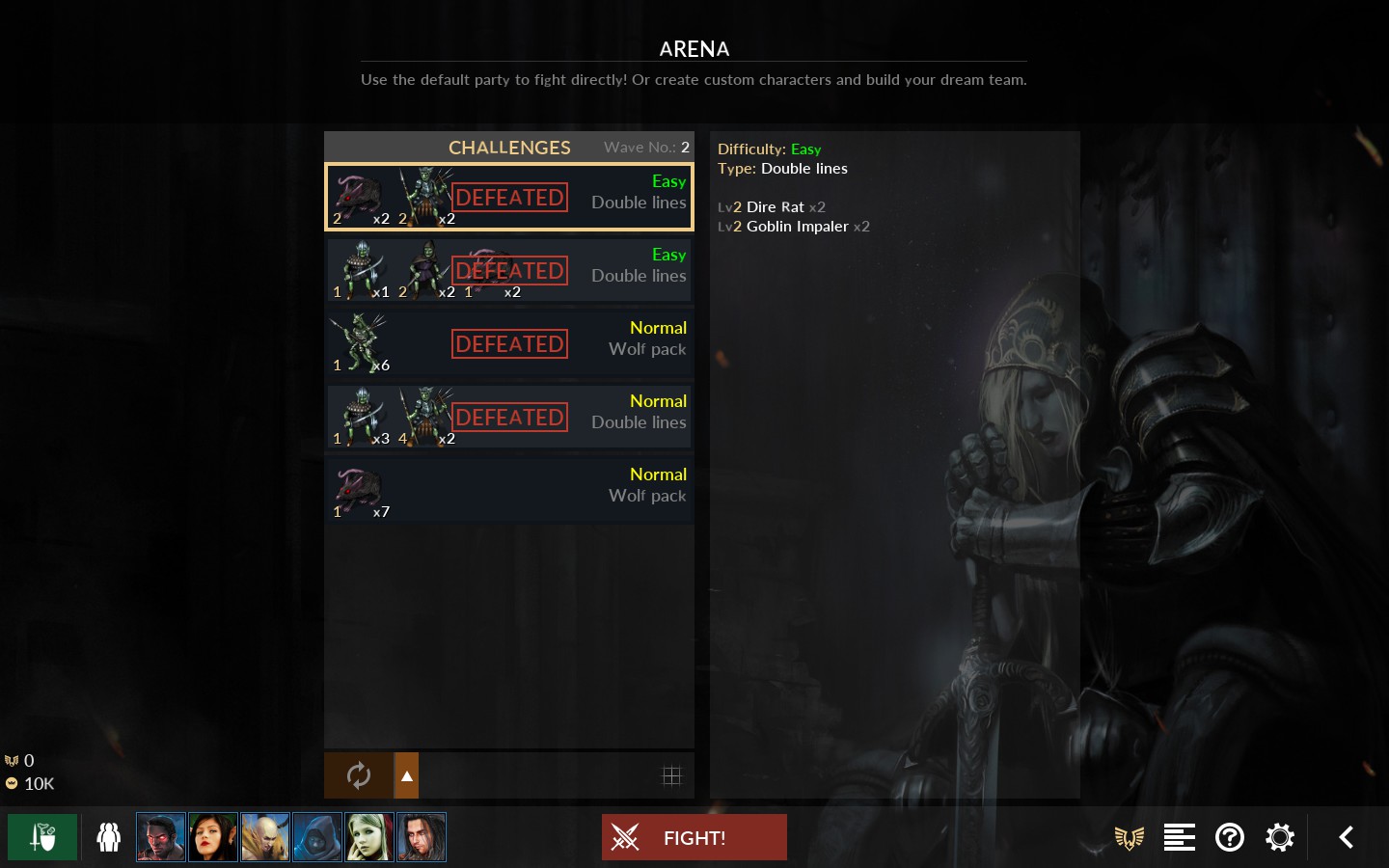Toggle the grid view icon

tap(671, 775)
